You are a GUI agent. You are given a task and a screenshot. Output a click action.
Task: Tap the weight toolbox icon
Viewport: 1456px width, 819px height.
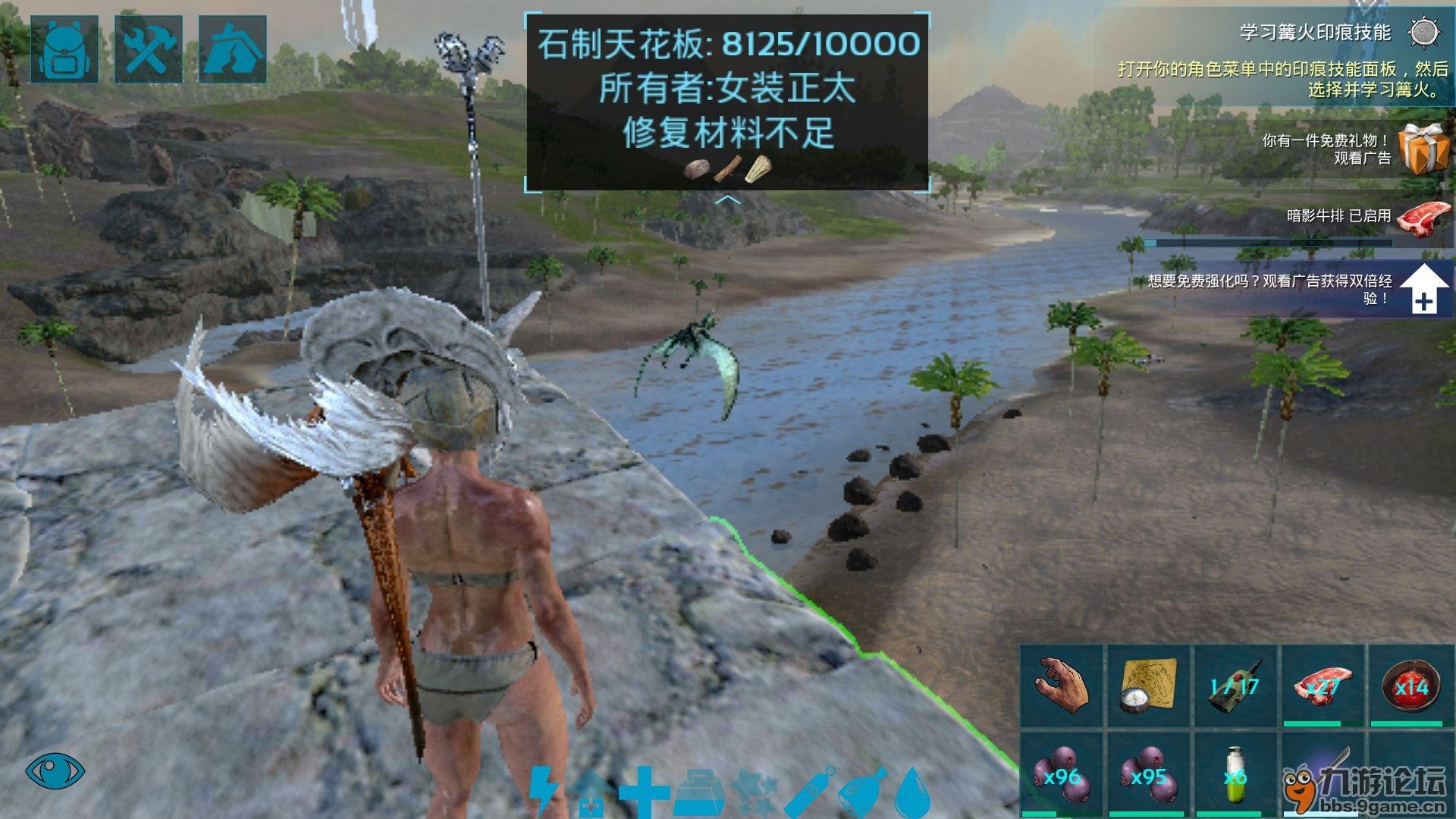pyautogui.click(x=698, y=792)
